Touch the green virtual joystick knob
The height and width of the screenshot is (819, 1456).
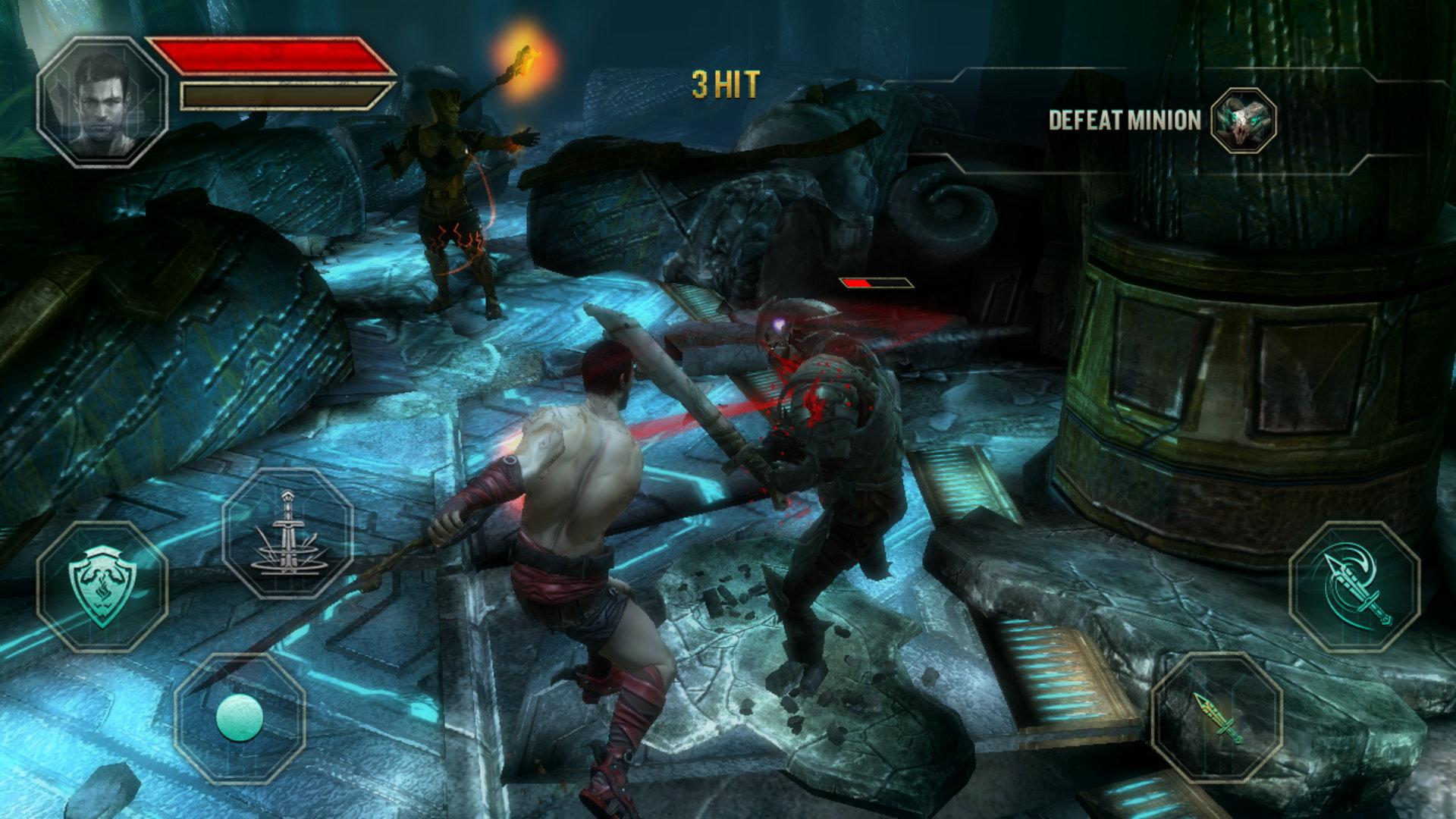click(240, 717)
